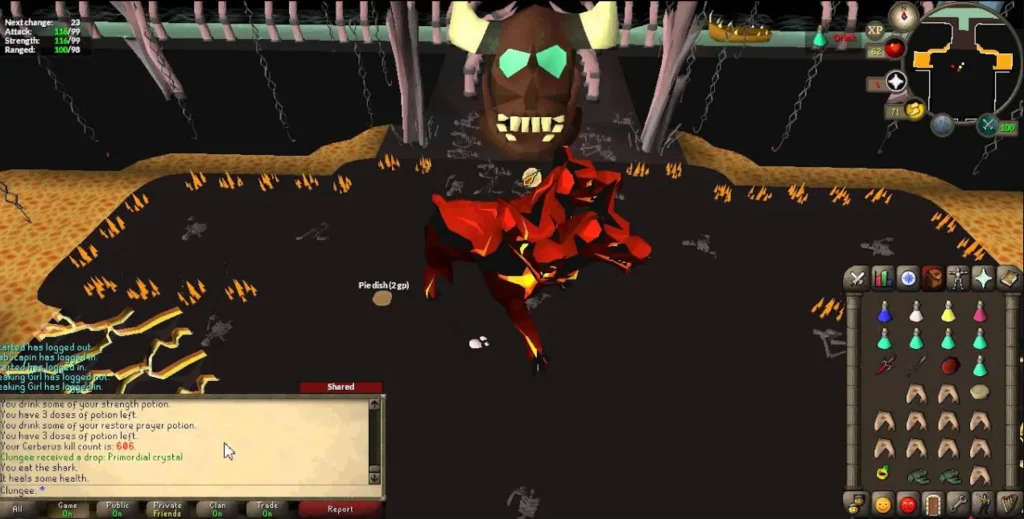Open the Quest list tab
Image resolution: width=1024 pixels, height=519 pixels.
click(907, 278)
